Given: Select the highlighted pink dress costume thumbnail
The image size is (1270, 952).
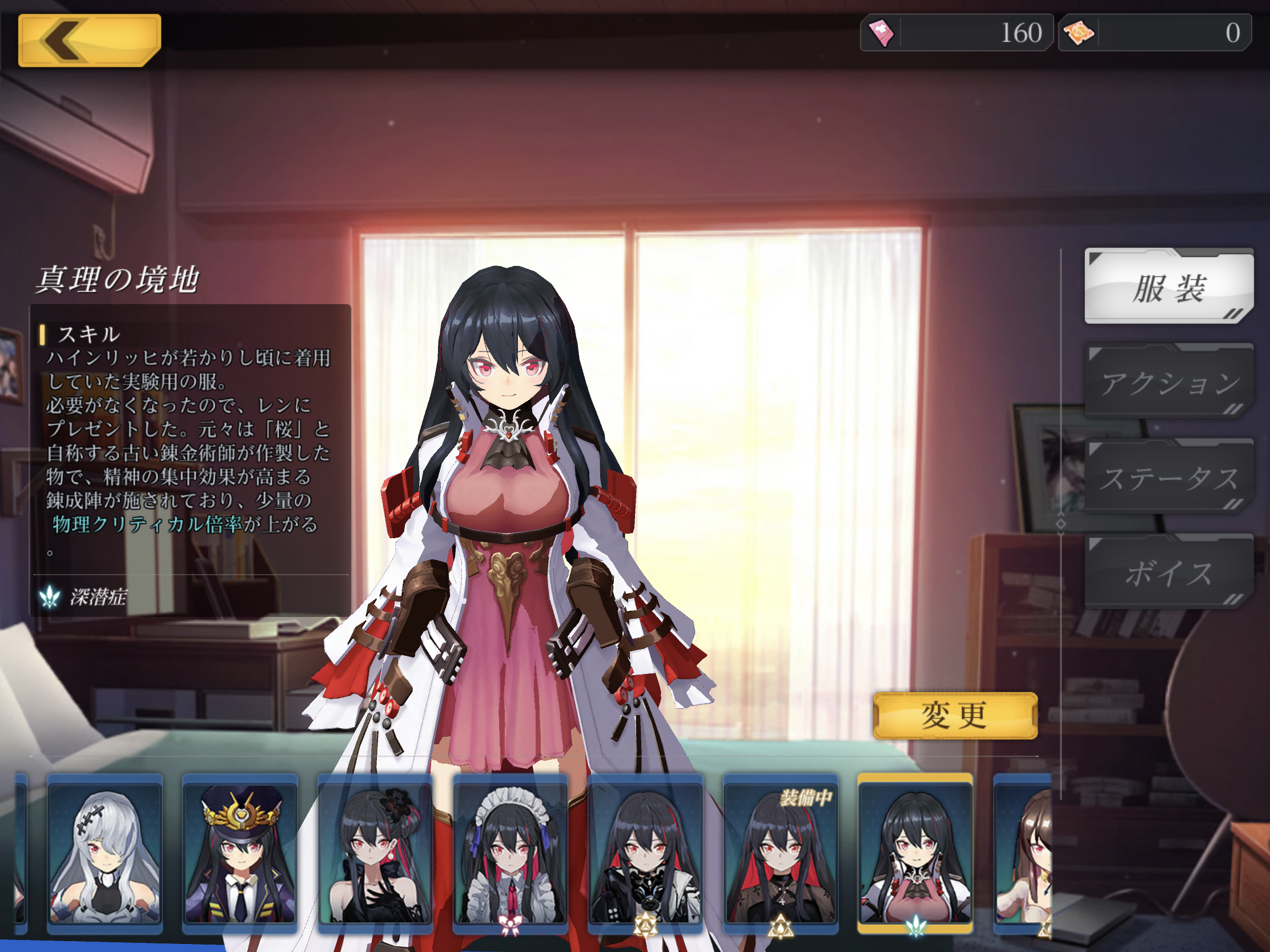Looking at the screenshot, I should [x=915, y=853].
